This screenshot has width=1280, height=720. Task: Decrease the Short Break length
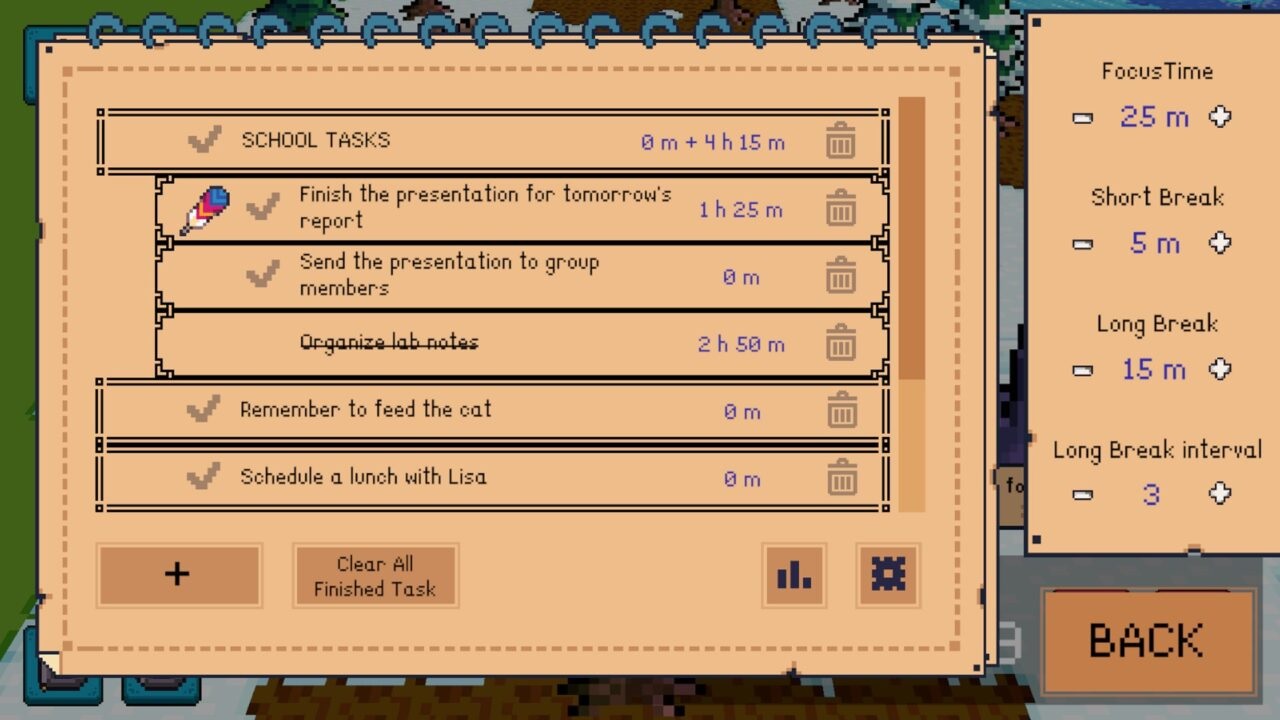click(x=1082, y=244)
